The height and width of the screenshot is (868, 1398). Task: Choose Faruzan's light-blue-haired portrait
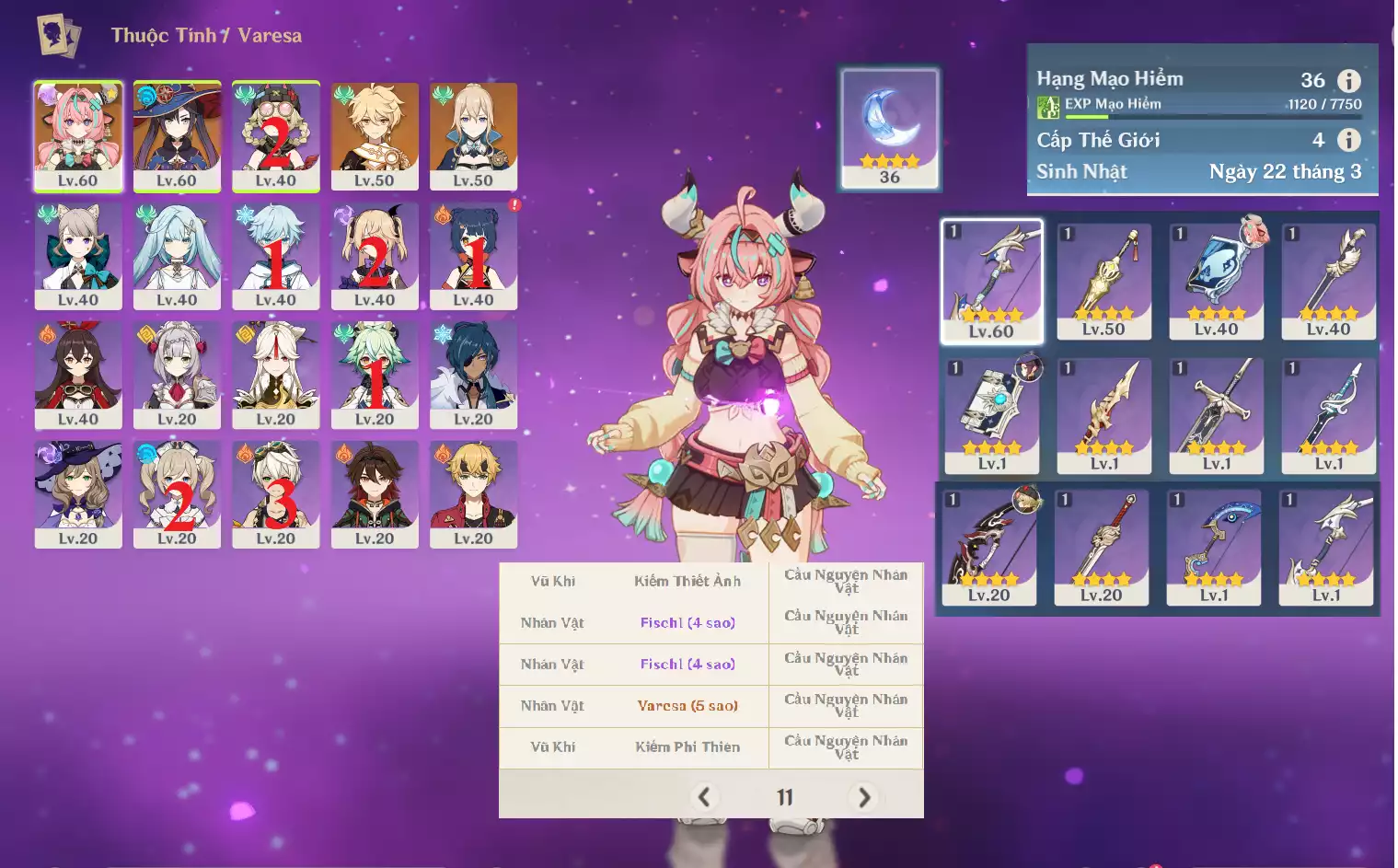(x=177, y=256)
